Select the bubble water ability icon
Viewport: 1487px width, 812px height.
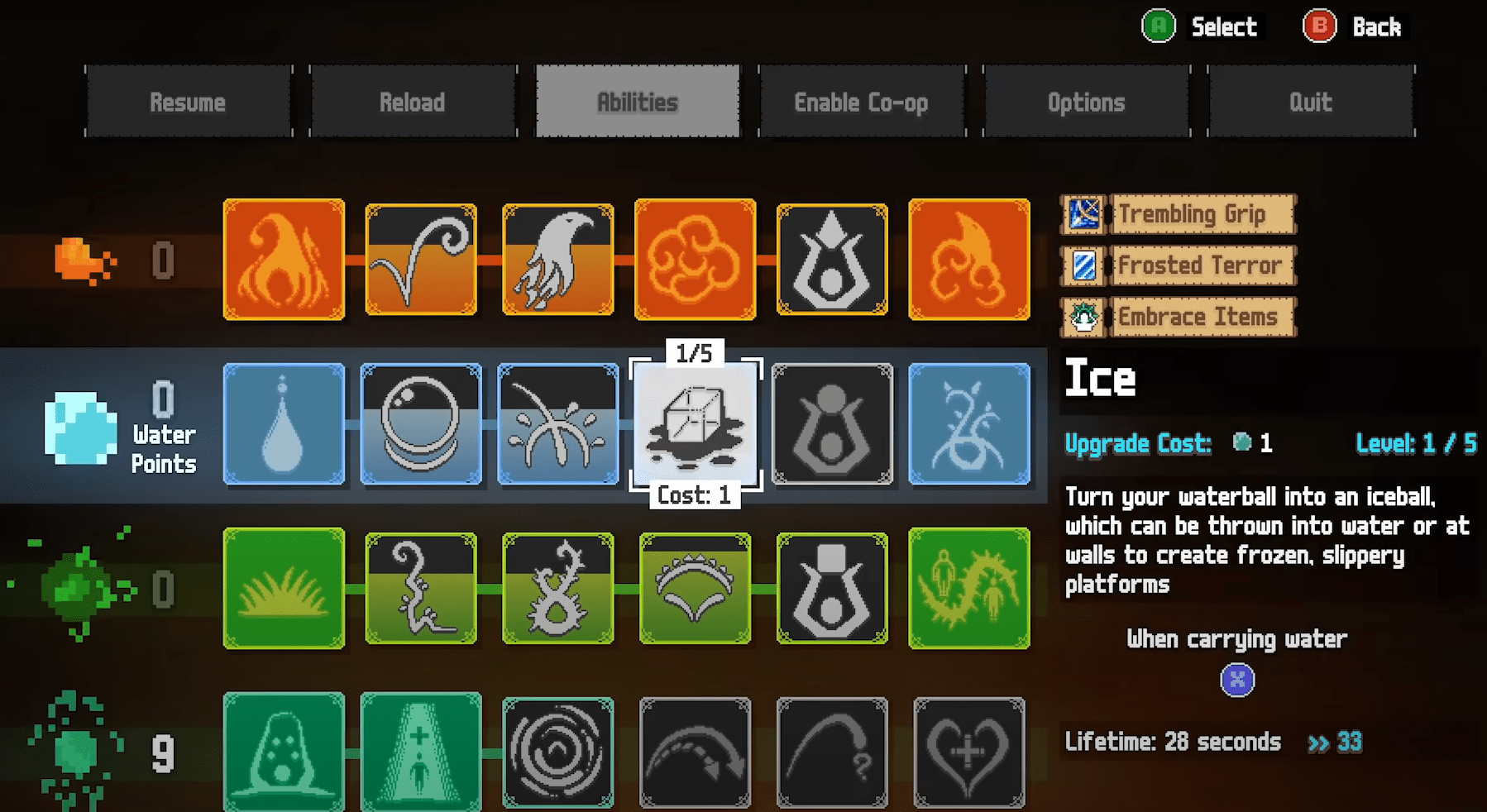[x=421, y=424]
